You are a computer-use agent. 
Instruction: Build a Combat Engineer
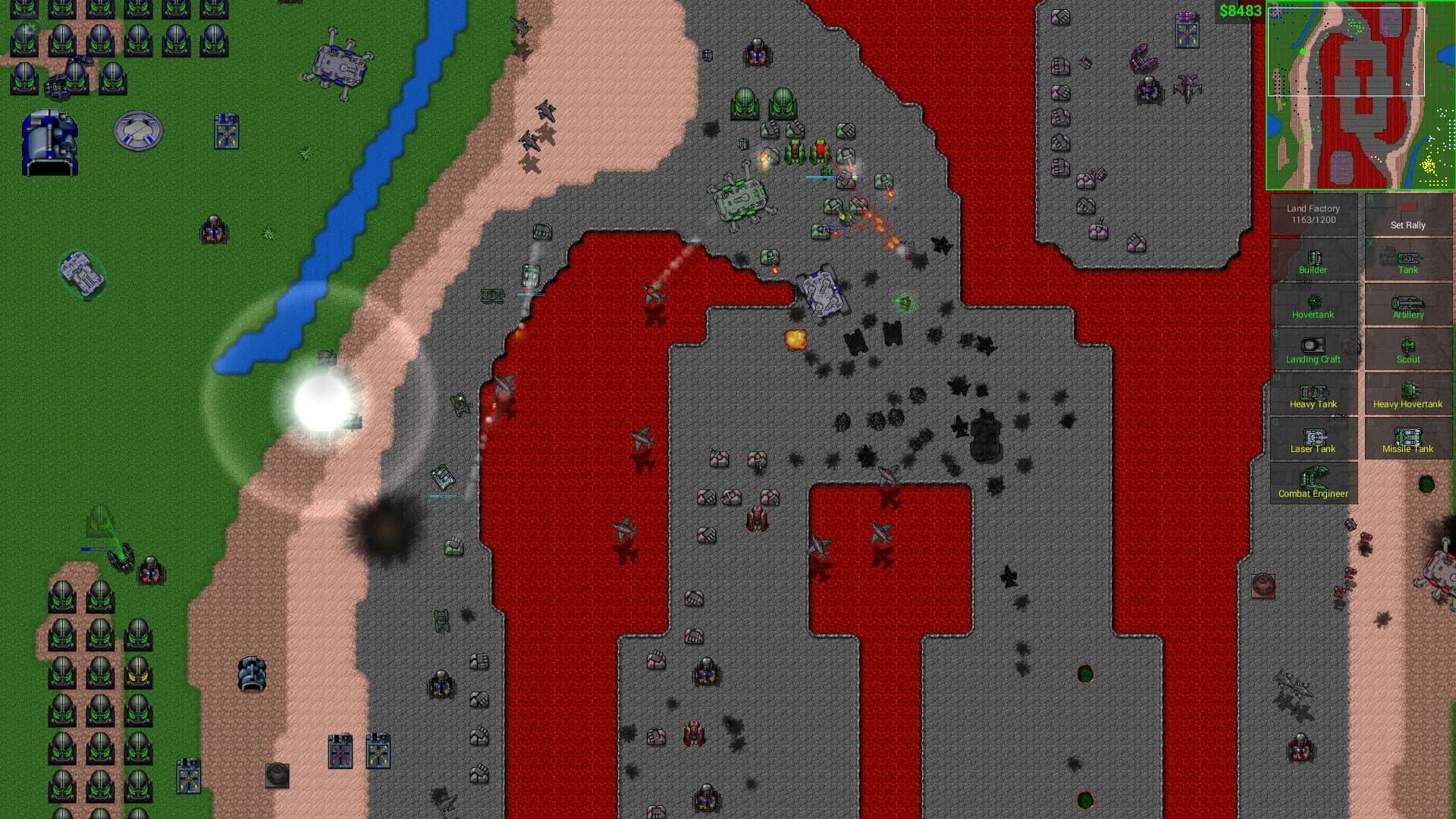1314,482
